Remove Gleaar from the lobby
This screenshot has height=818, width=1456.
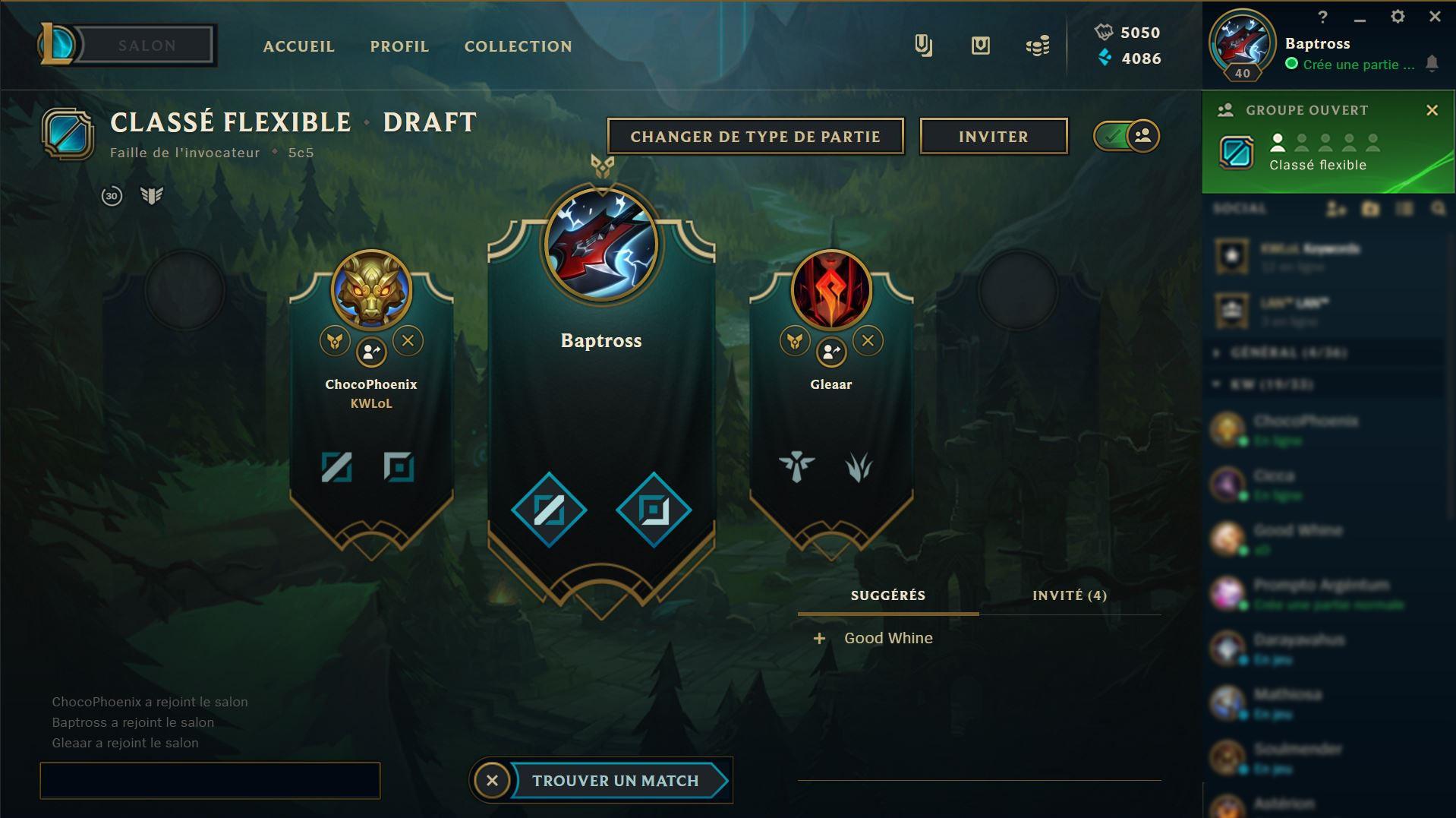[x=868, y=341]
